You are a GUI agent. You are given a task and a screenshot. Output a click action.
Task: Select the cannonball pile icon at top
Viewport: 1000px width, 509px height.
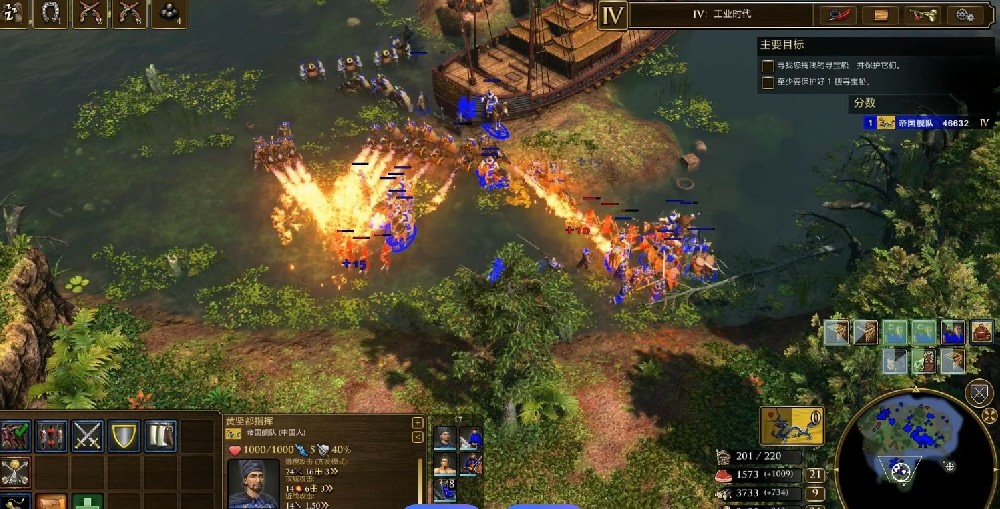click(x=169, y=13)
